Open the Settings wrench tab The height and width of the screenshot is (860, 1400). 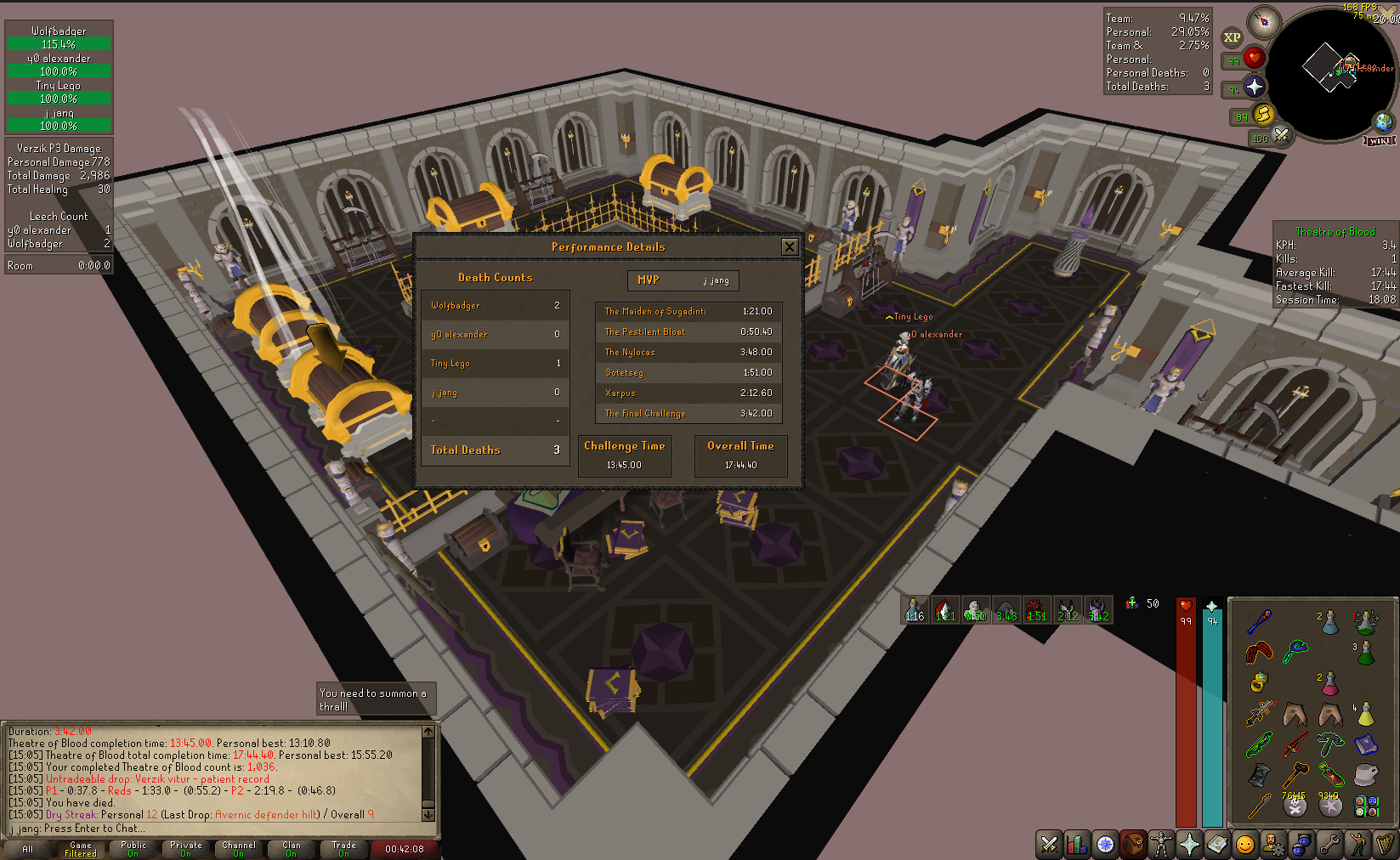(1329, 844)
